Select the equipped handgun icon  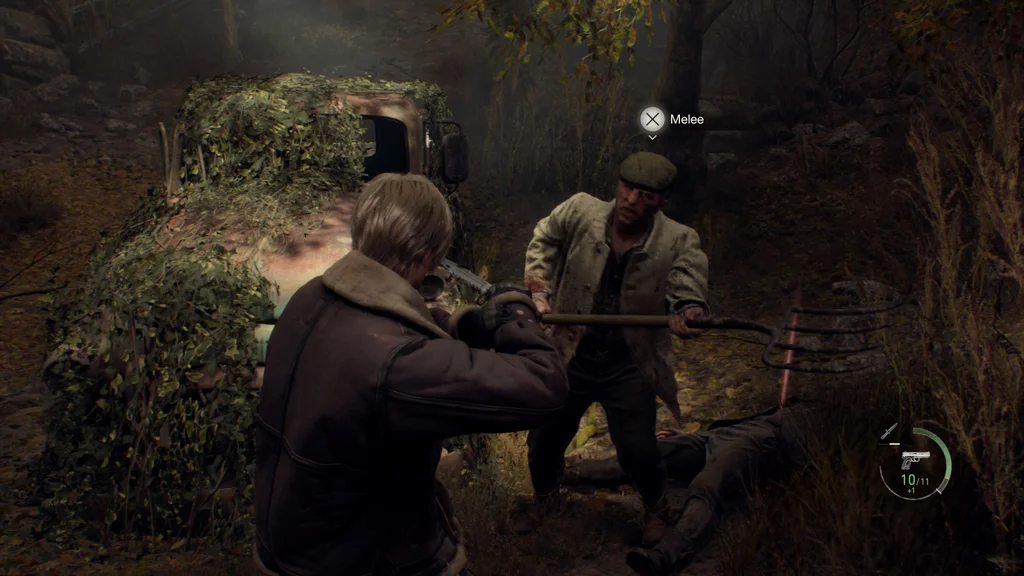click(x=912, y=460)
